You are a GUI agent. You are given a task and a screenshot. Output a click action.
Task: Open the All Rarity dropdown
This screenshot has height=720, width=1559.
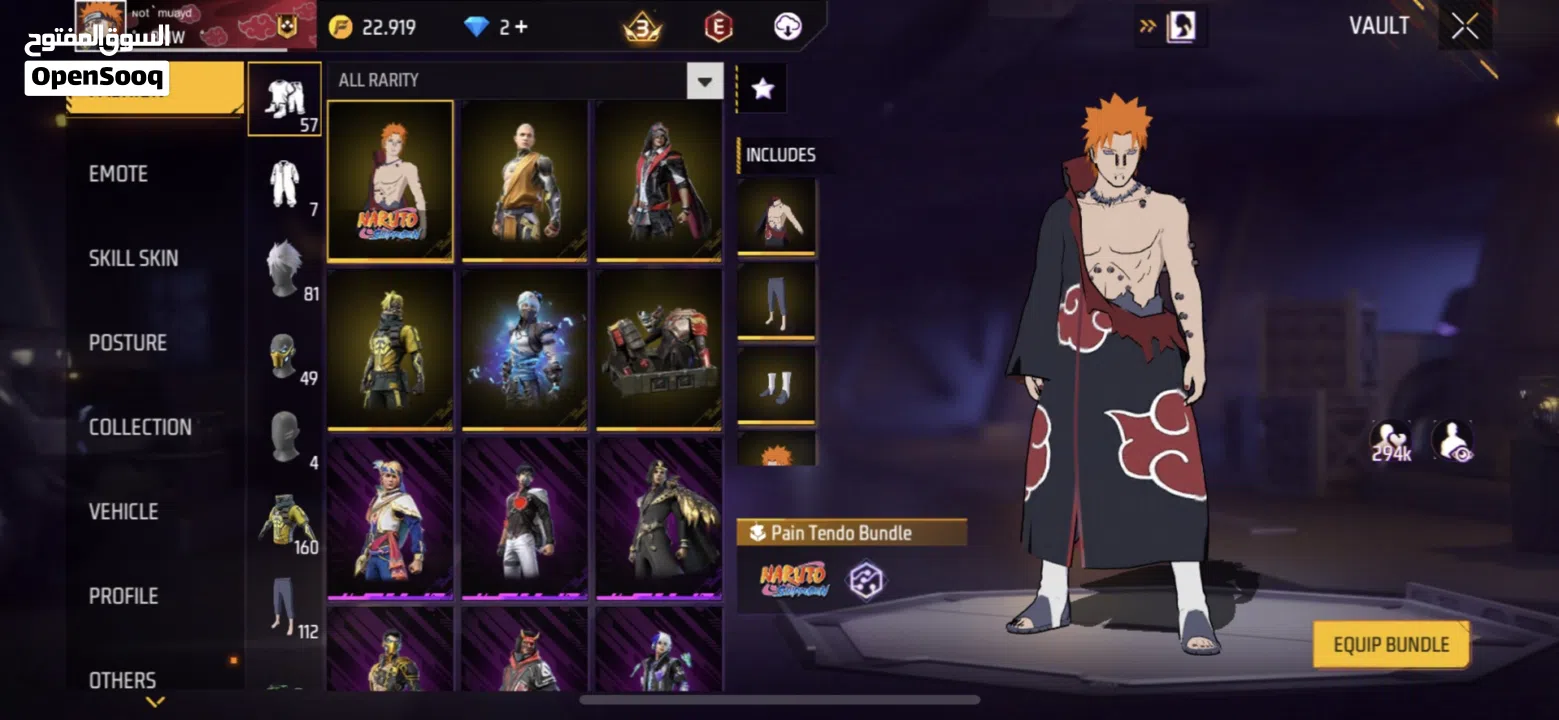[x=705, y=81]
